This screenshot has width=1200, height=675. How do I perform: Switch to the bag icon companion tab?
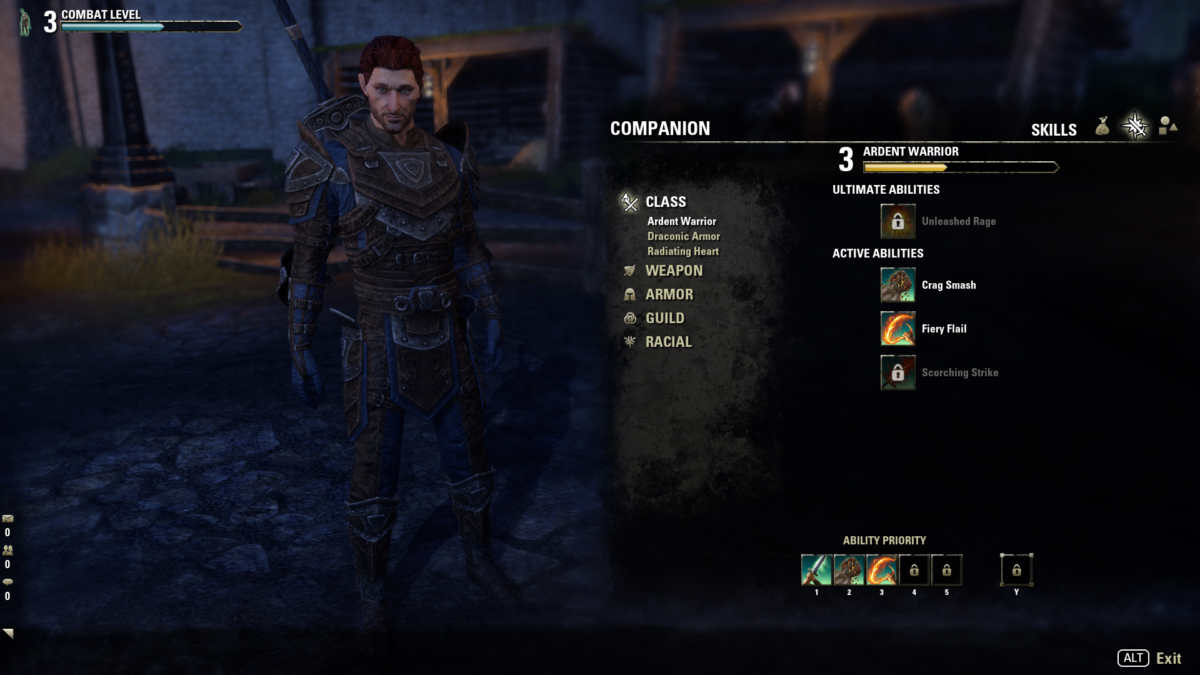(x=1103, y=127)
